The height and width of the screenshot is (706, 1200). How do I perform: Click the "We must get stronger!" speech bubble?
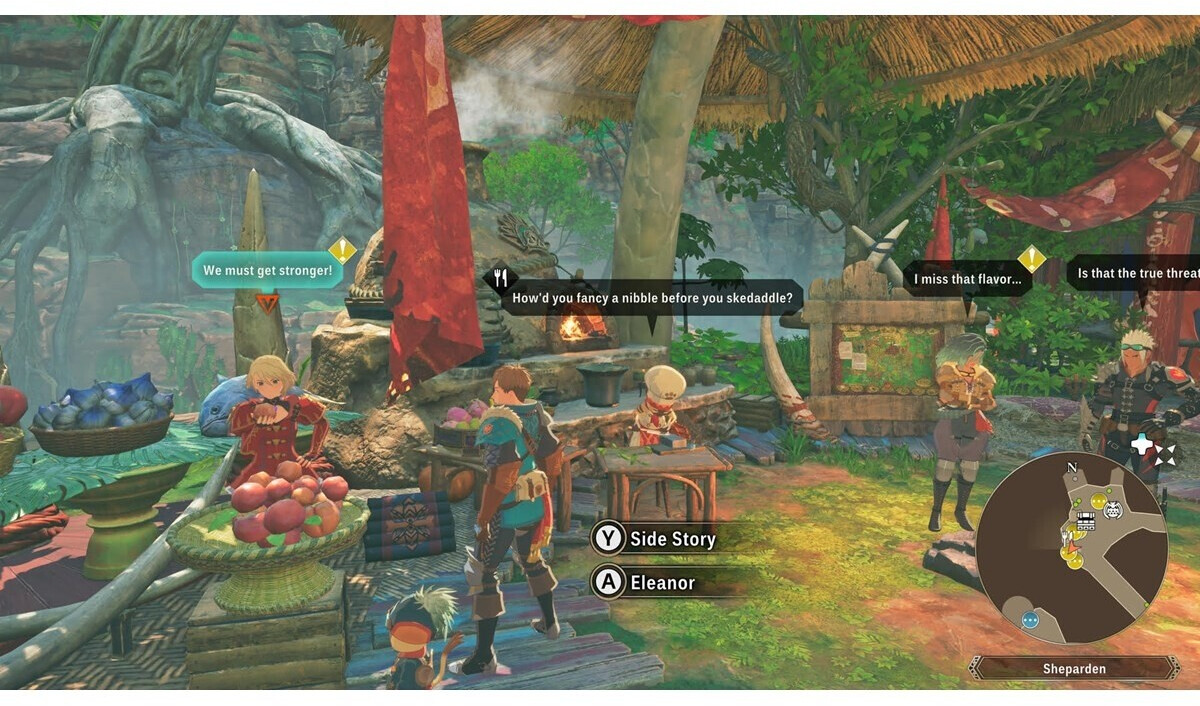click(x=266, y=270)
